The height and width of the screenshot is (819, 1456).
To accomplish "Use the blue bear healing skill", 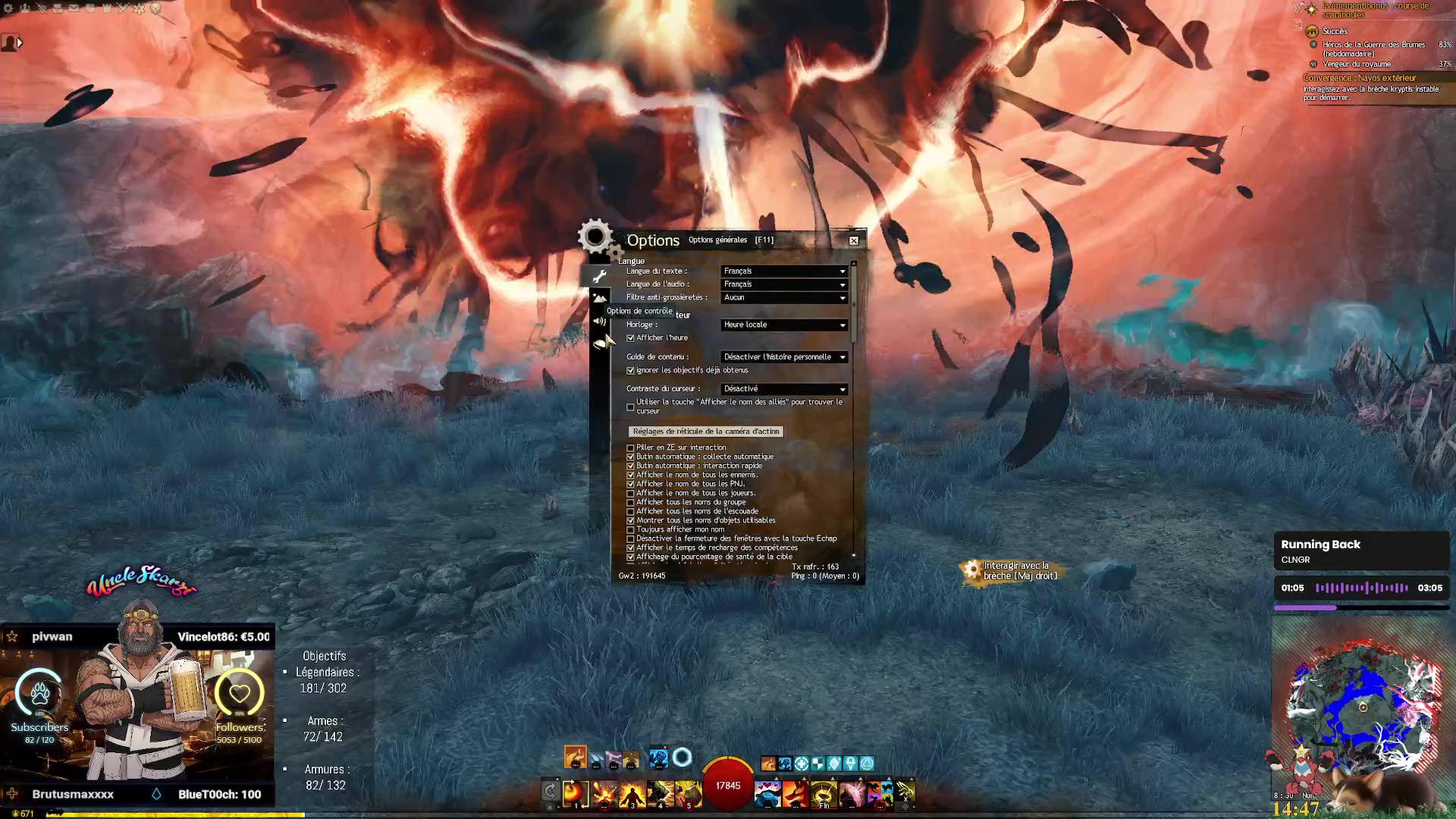I will 767,793.
